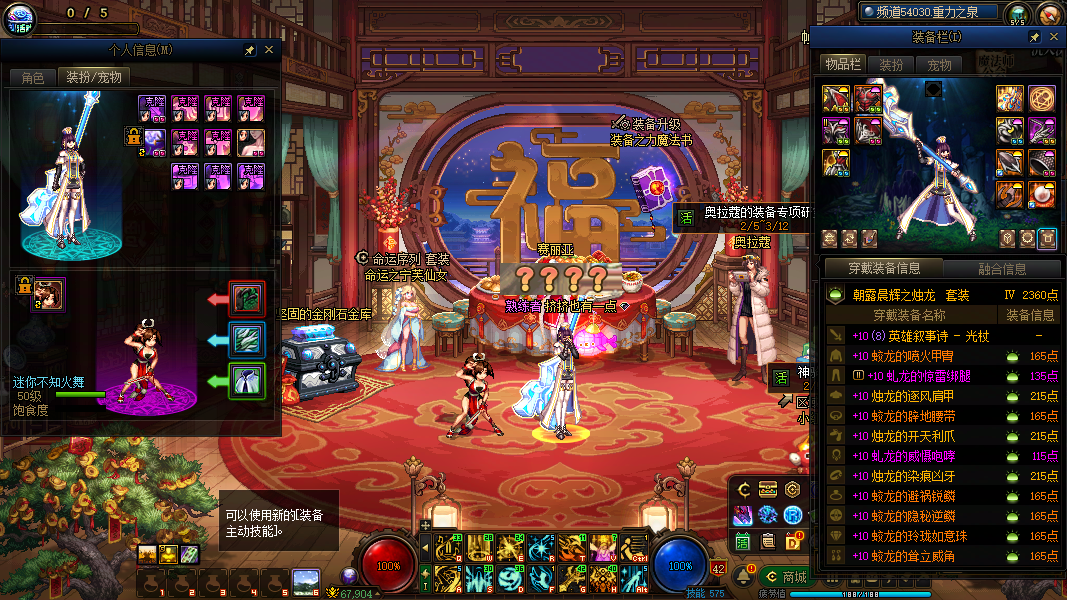
Task: Select the magic circle title equipment slot
Action: tap(1042, 98)
